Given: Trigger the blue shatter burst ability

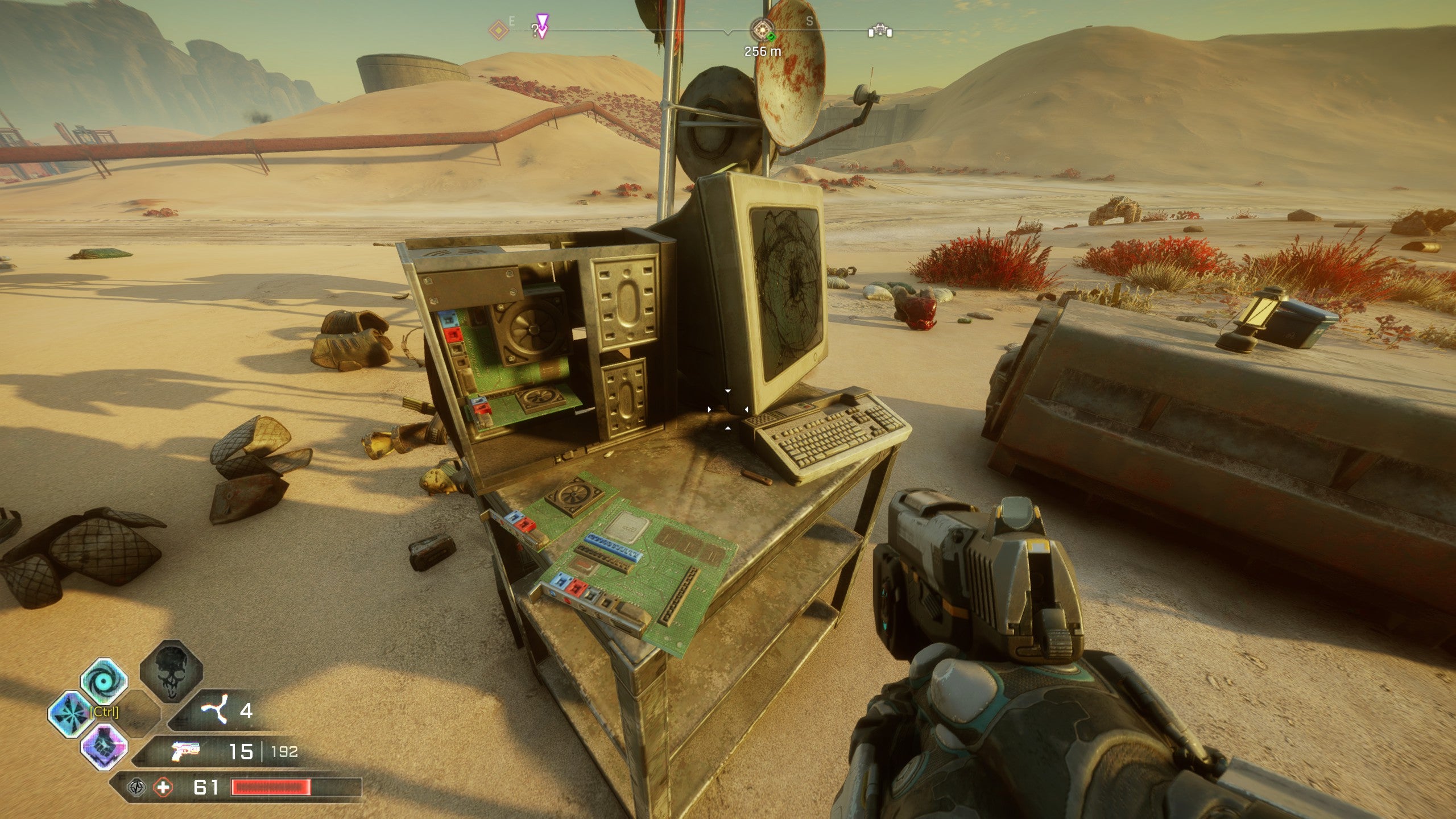Looking at the screenshot, I should [x=70, y=714].
